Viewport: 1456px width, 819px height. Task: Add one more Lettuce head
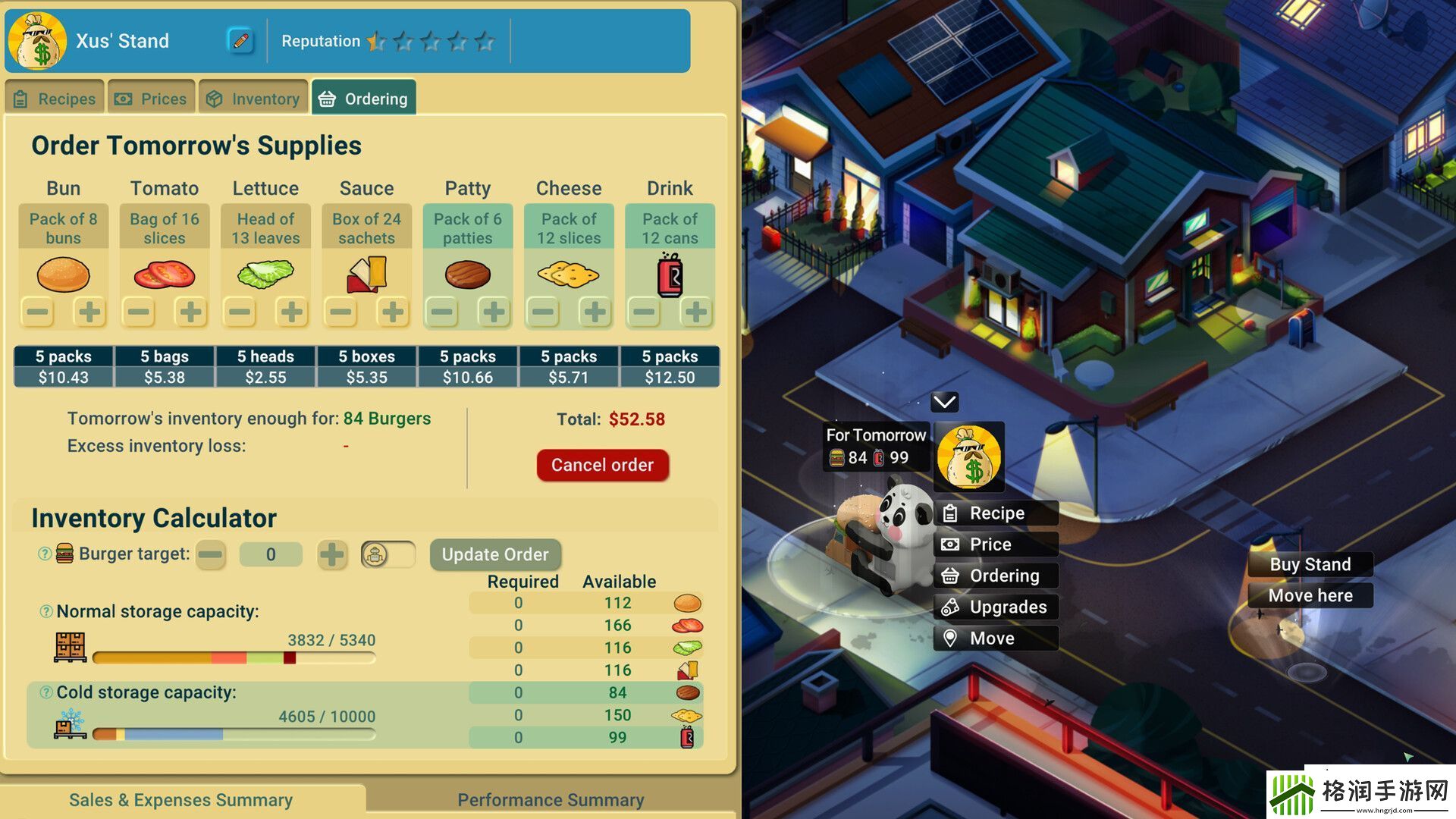pos(292,312)
